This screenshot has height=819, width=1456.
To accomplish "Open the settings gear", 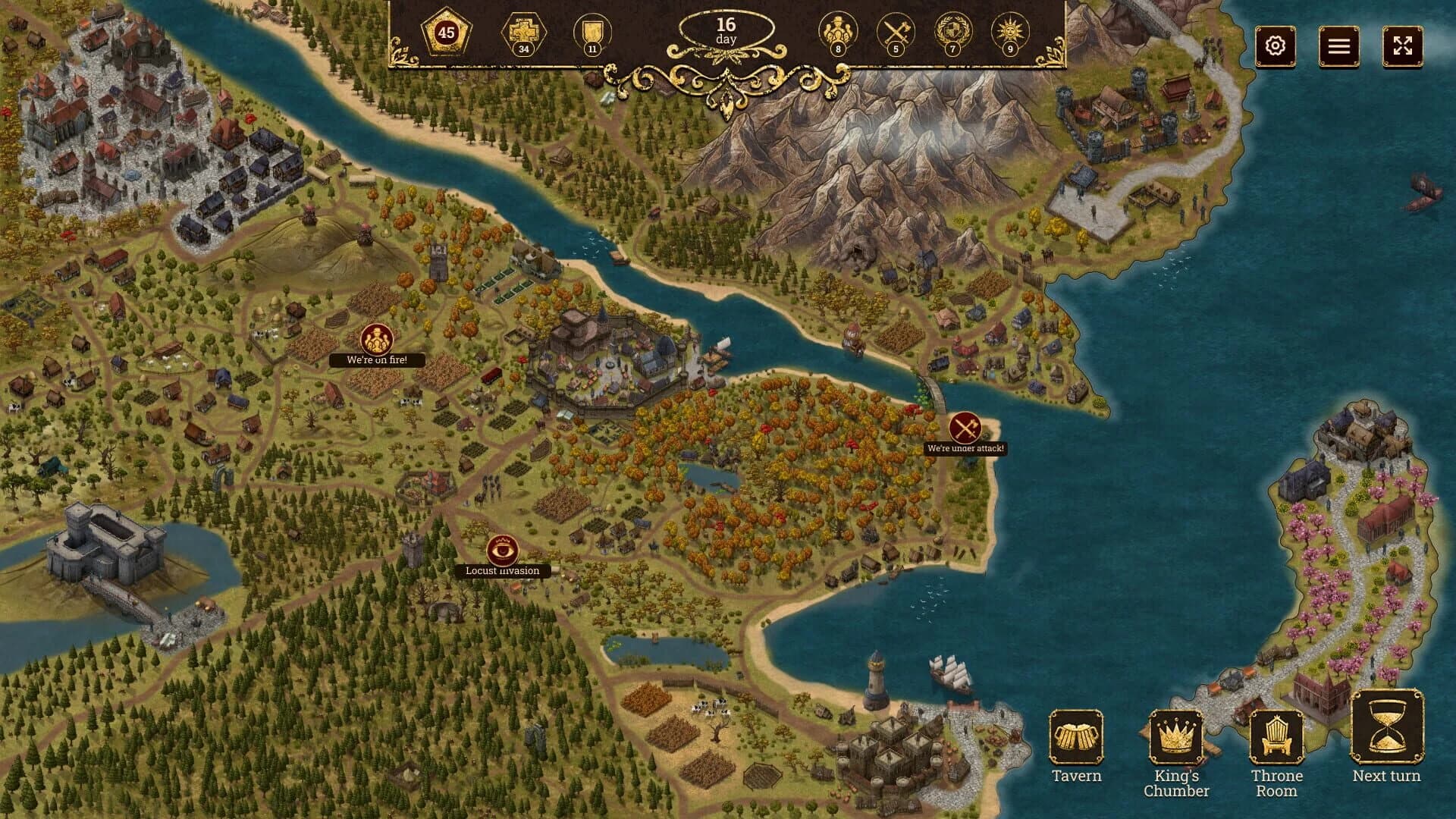I will (x=1276, y=45).
